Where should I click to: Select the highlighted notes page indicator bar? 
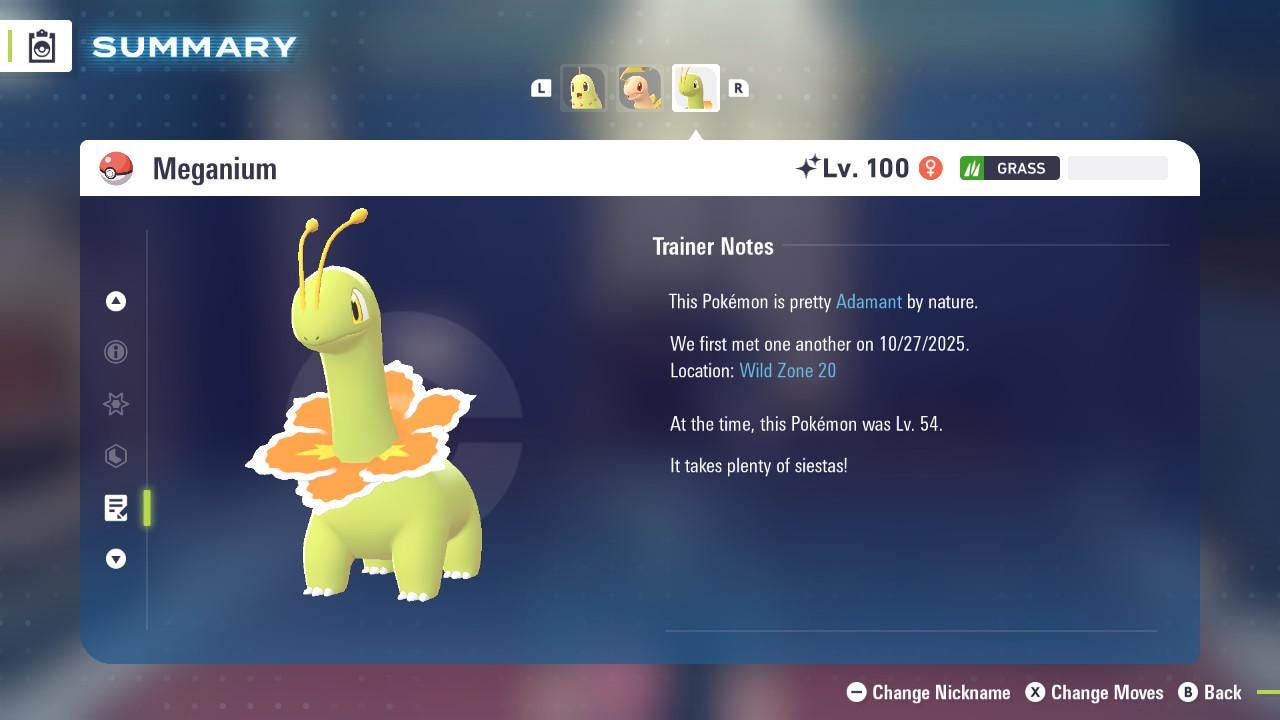click(146, 508)
